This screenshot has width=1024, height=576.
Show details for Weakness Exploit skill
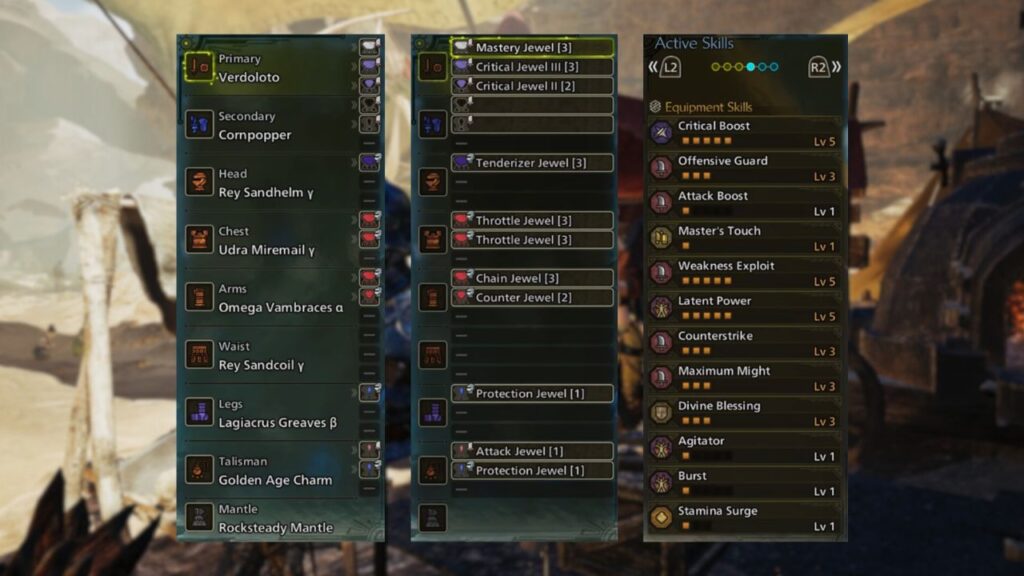[x=744, y=273]
